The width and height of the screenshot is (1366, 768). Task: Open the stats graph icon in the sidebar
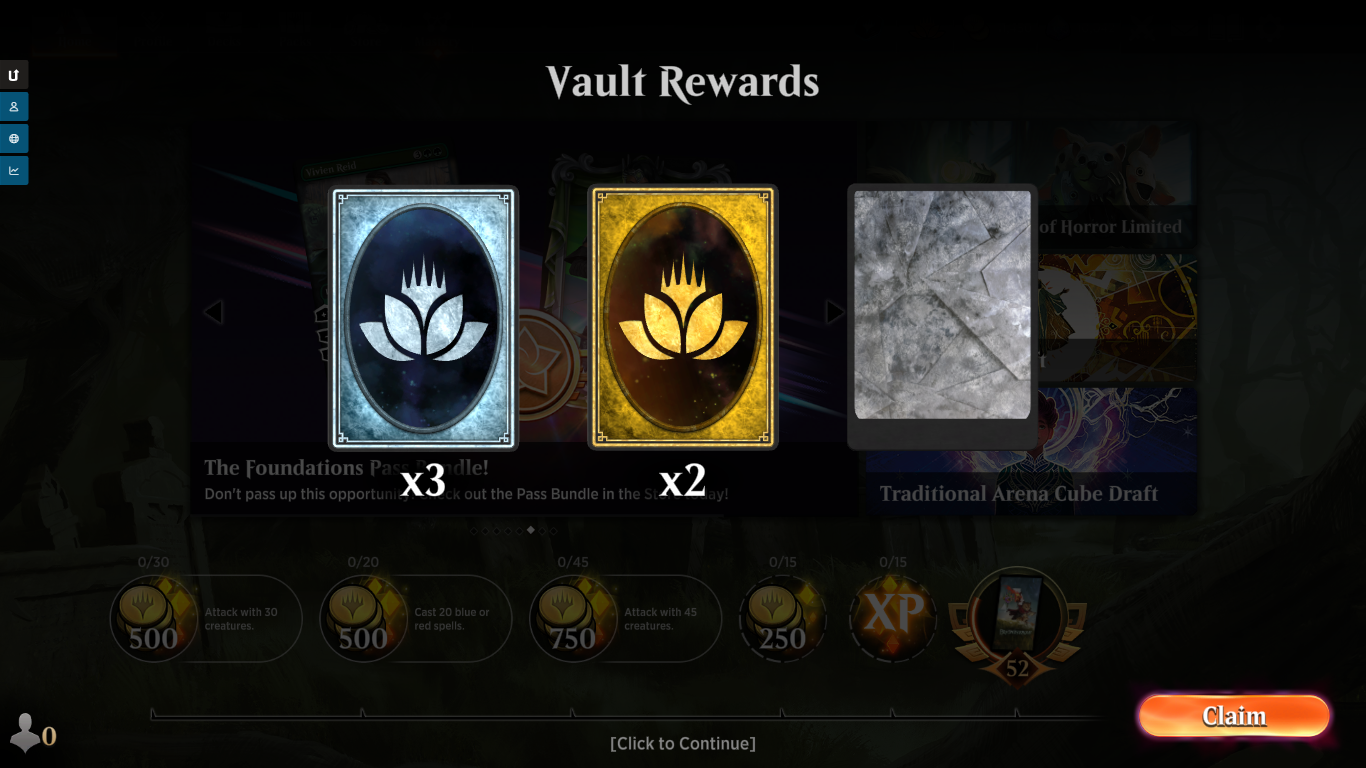tap(14, 170)
